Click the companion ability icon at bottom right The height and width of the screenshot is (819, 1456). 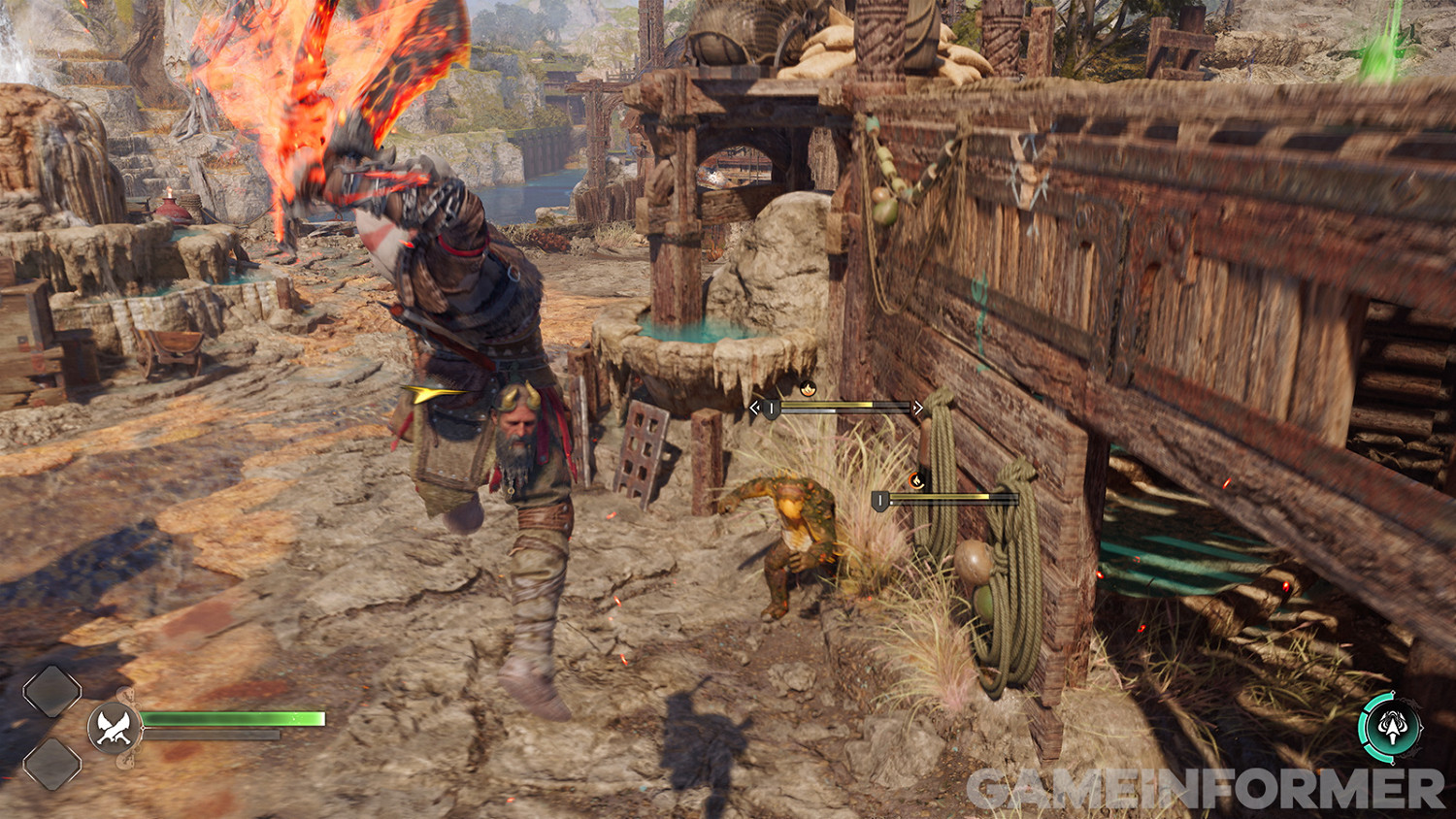pos(1391,728)
